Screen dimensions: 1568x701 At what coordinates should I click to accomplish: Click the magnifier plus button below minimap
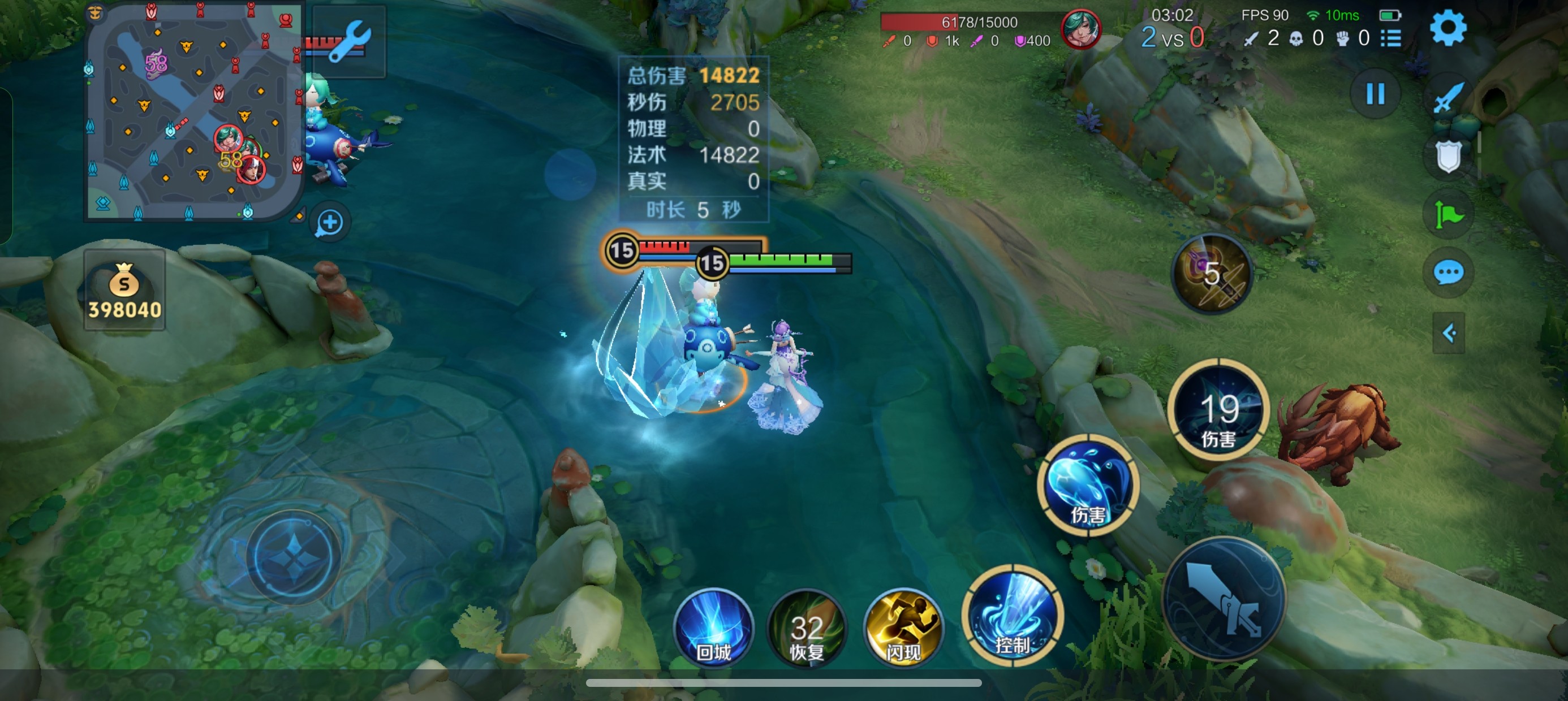330,222
